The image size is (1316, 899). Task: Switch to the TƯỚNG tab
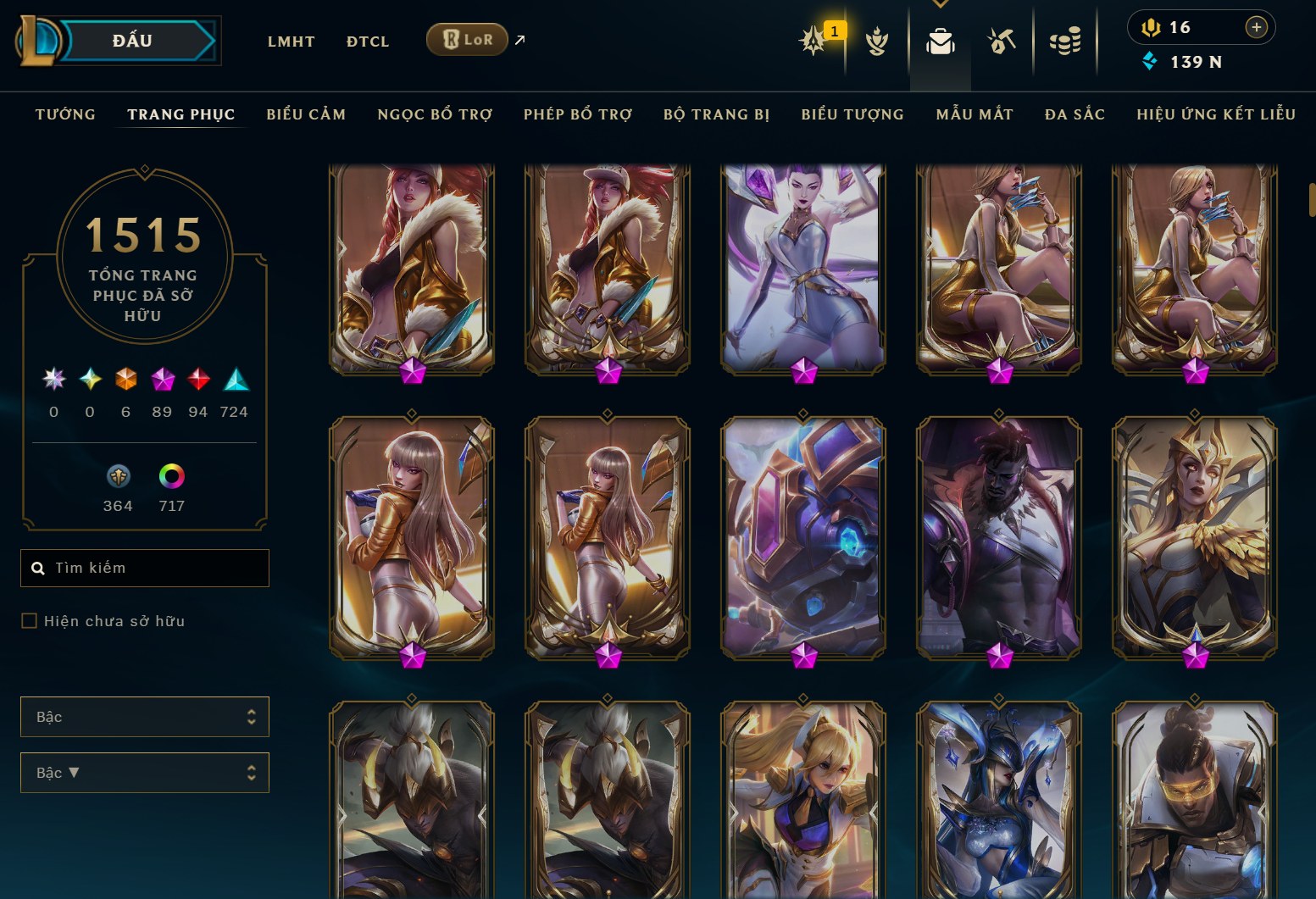click(65, 114)
